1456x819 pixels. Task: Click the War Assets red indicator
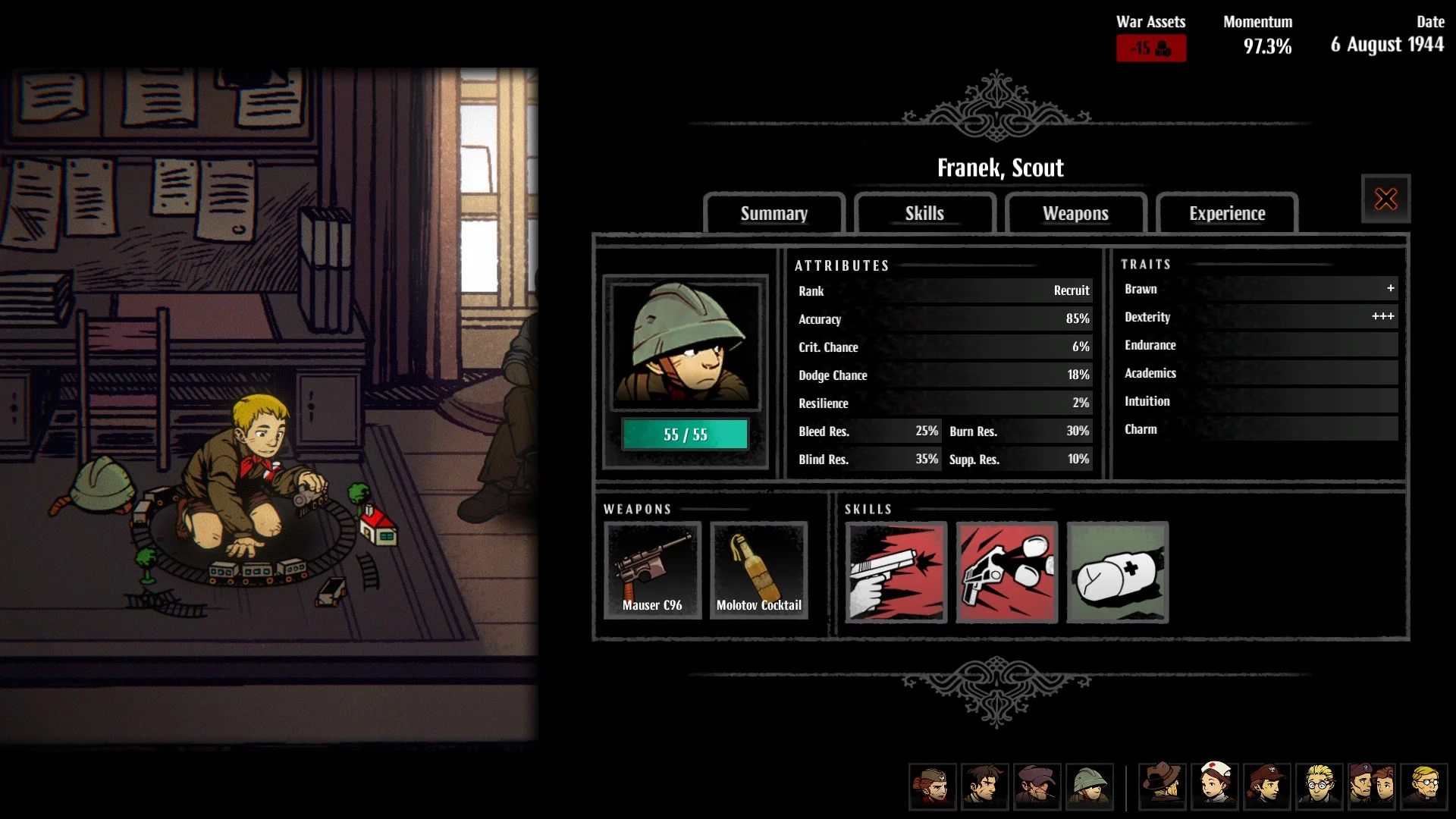click(x=1150, y=49)
